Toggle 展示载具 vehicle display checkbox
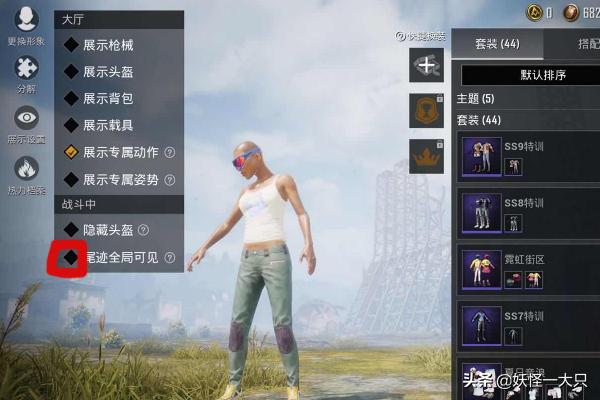 coord(71,126)
